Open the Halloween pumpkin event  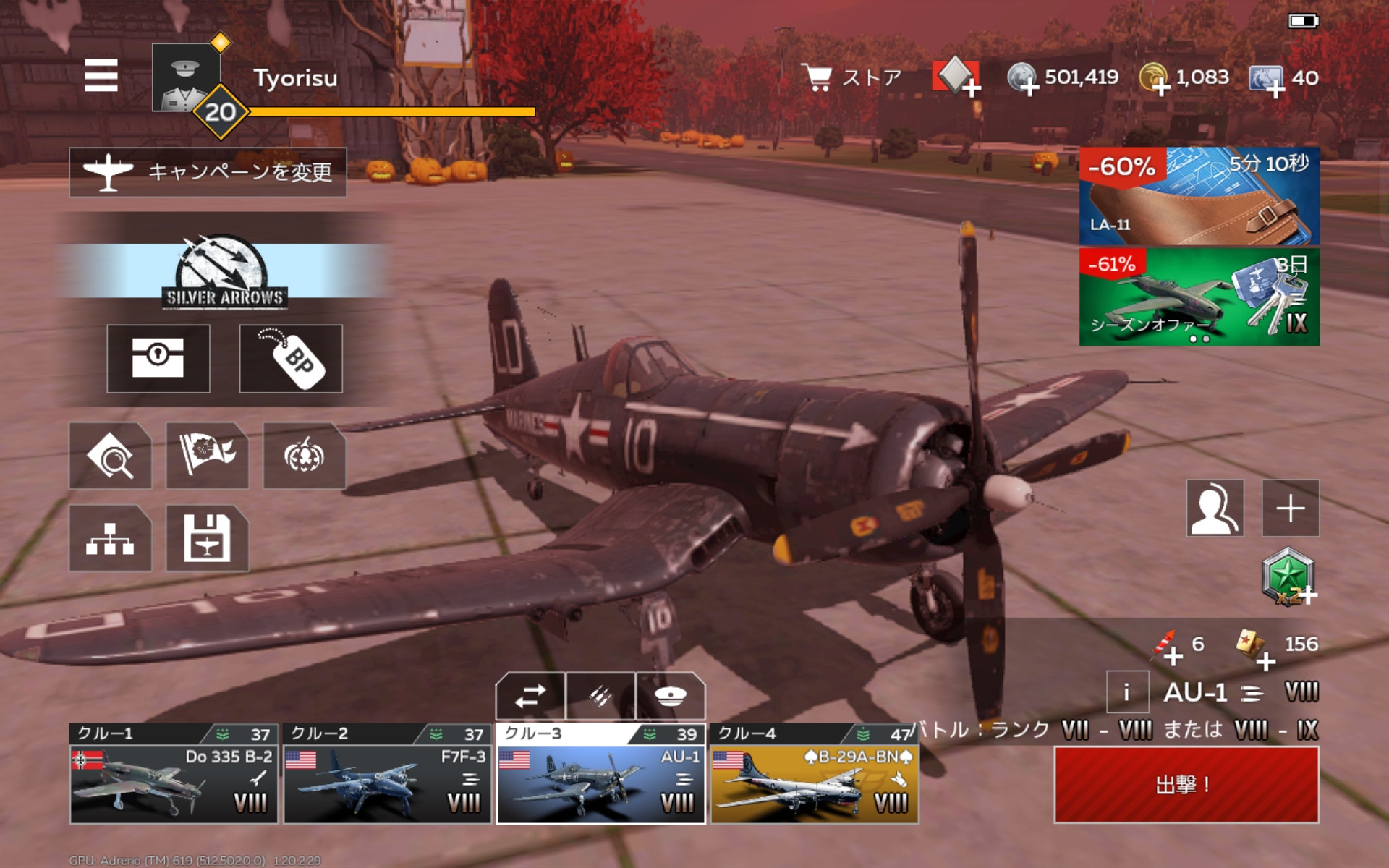click(304, 456)
